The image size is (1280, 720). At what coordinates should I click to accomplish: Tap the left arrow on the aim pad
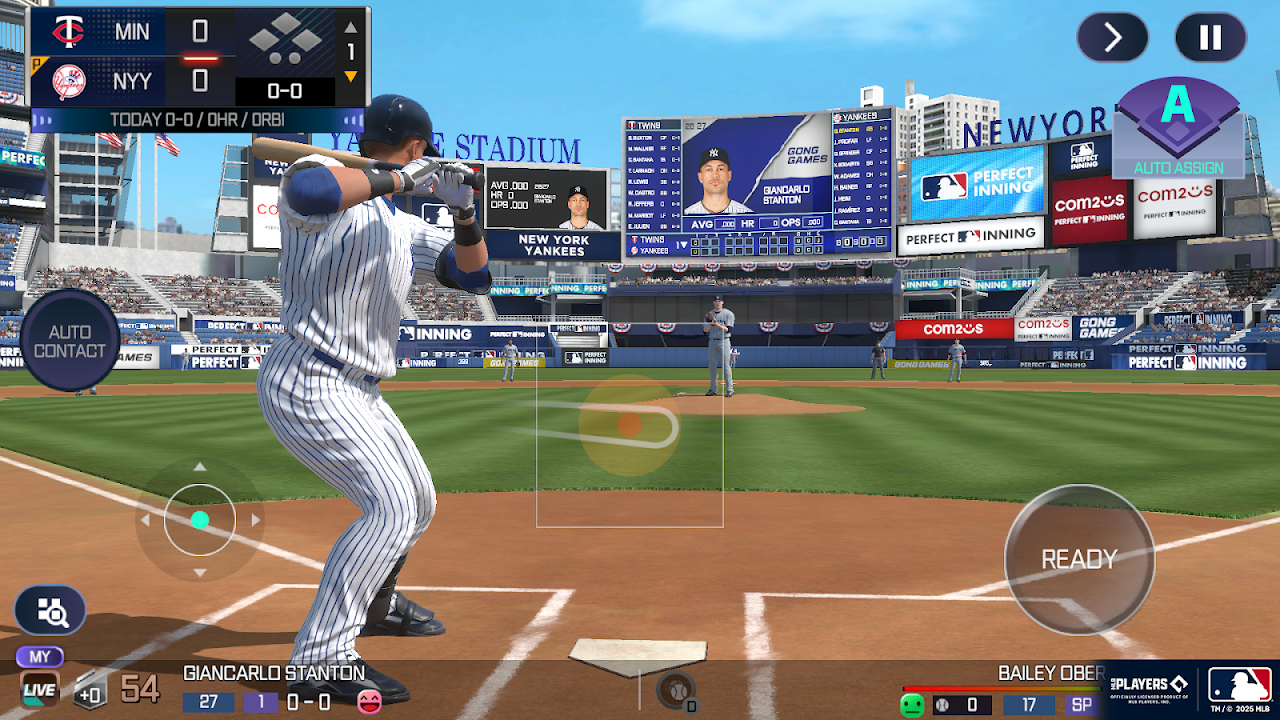point(145,520)
